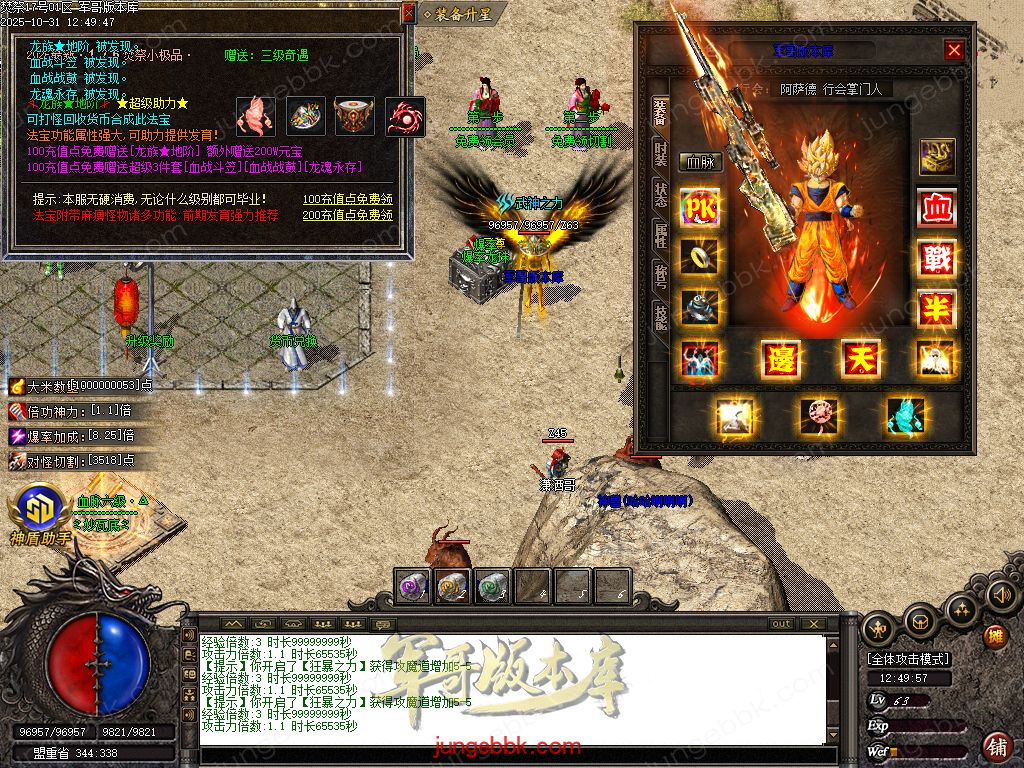1024x768 pixels.
Task: Open the 状态 (status) tab
Action: pyautogui.click(x=661, y=194)
